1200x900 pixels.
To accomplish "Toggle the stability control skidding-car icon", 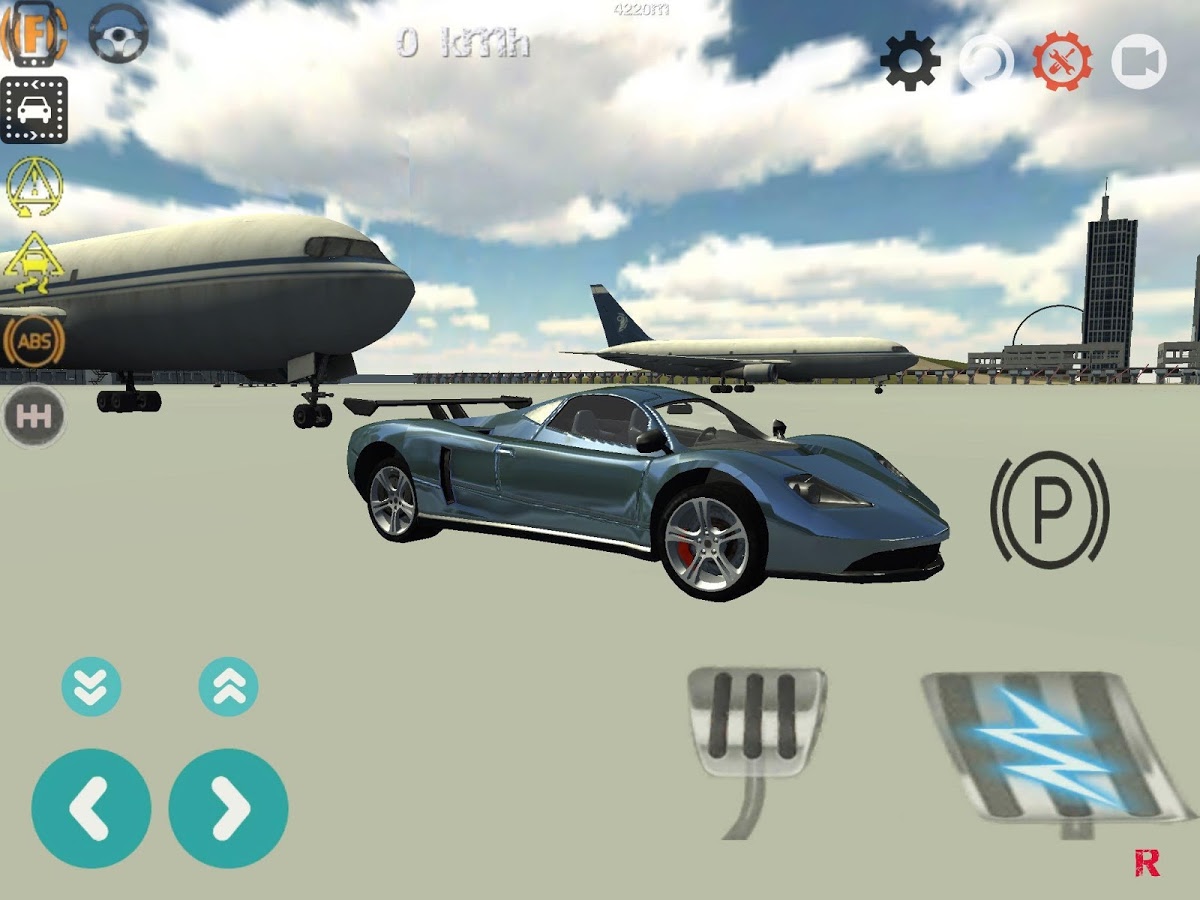I will click(35, 263).
